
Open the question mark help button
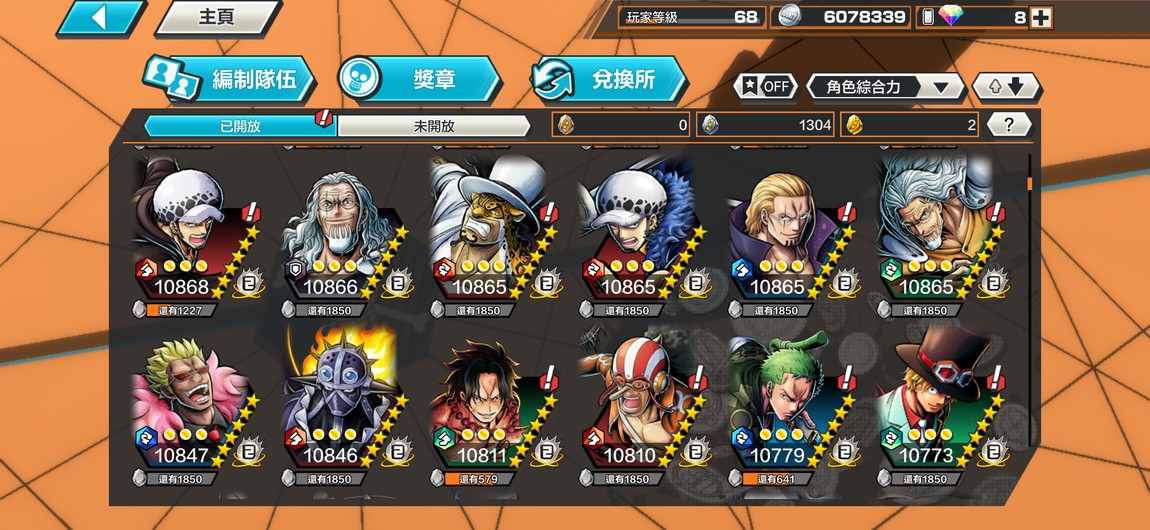(1009, 125)
